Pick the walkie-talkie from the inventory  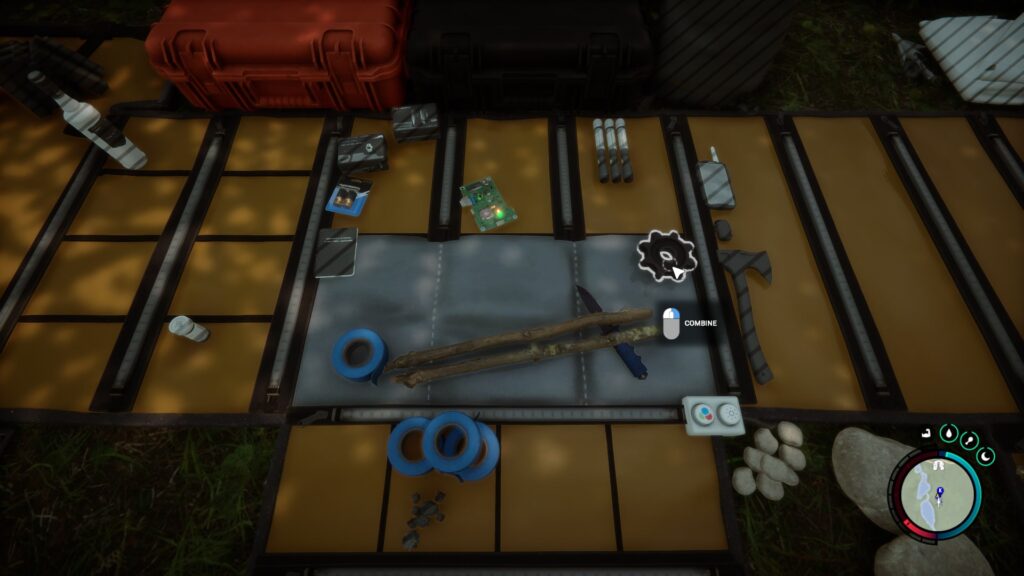click(x=714, y=181)
